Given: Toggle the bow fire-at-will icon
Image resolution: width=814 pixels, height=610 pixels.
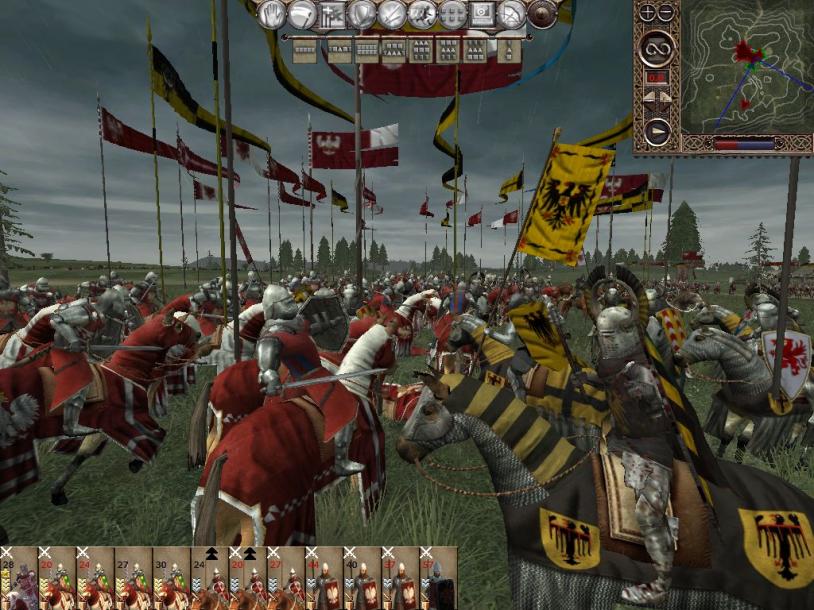Looking at the screenshot, I should pos(512,14).
